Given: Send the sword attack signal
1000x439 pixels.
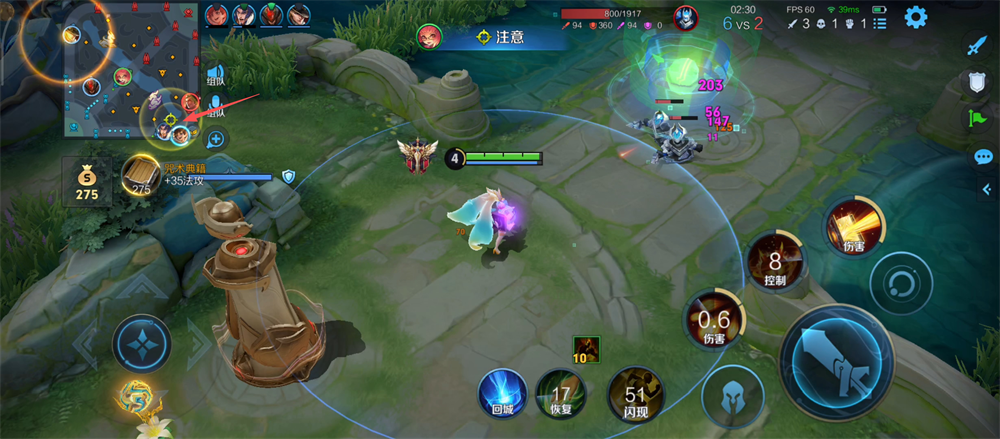Looking at the screenshot, I should coord(976,44).
